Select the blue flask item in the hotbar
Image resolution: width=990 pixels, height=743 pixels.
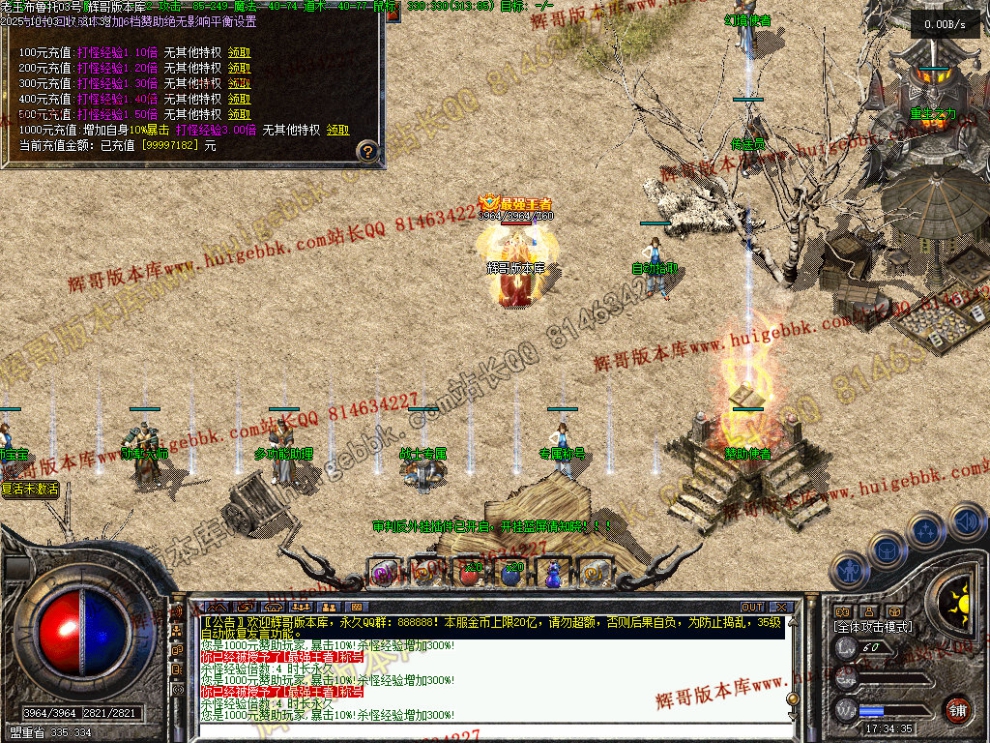click(553, 573)
